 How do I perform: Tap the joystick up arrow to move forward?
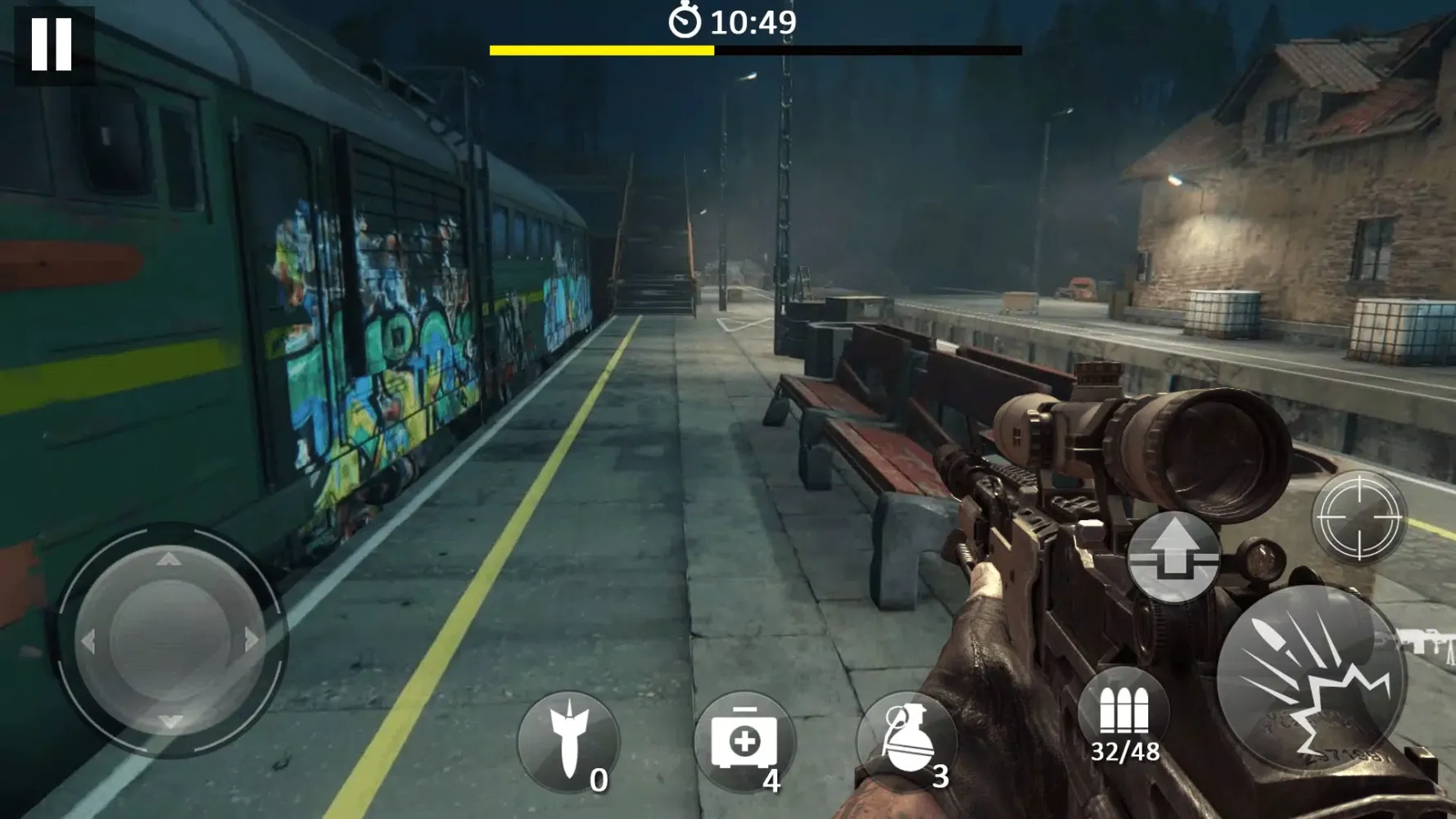click(x=170, y=561)
